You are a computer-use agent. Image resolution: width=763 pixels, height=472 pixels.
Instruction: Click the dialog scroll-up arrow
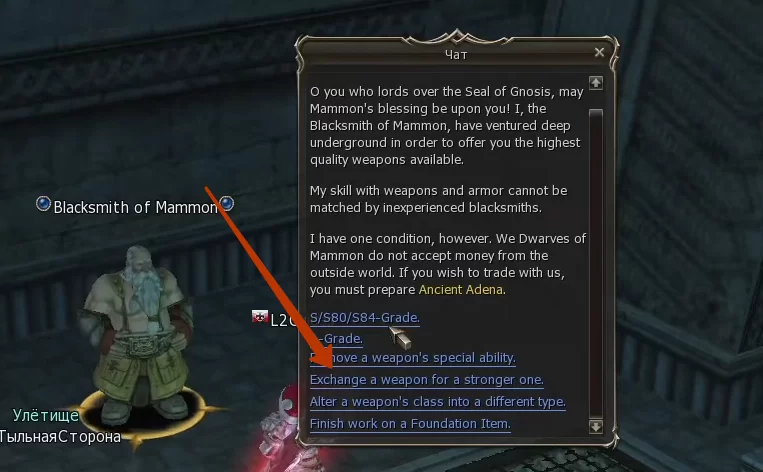[x=596, y=82]
